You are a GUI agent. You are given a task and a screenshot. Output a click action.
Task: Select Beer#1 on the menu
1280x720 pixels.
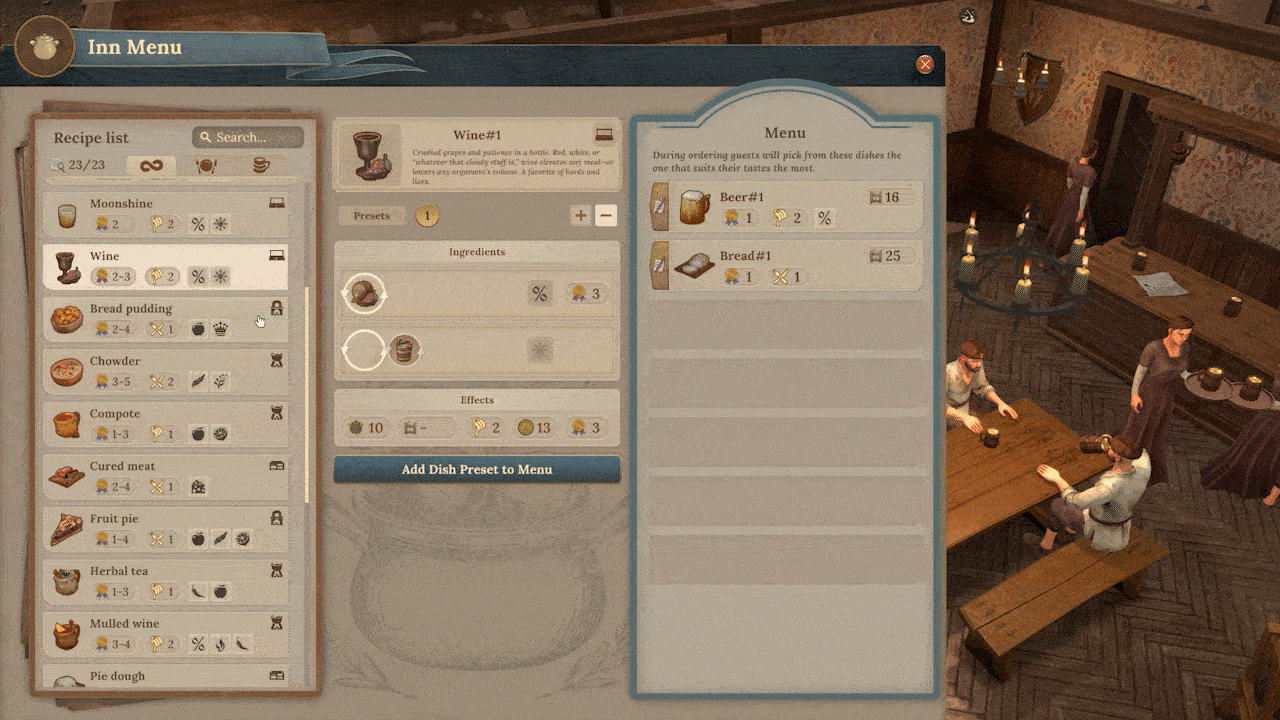click(x=785, y=207)
